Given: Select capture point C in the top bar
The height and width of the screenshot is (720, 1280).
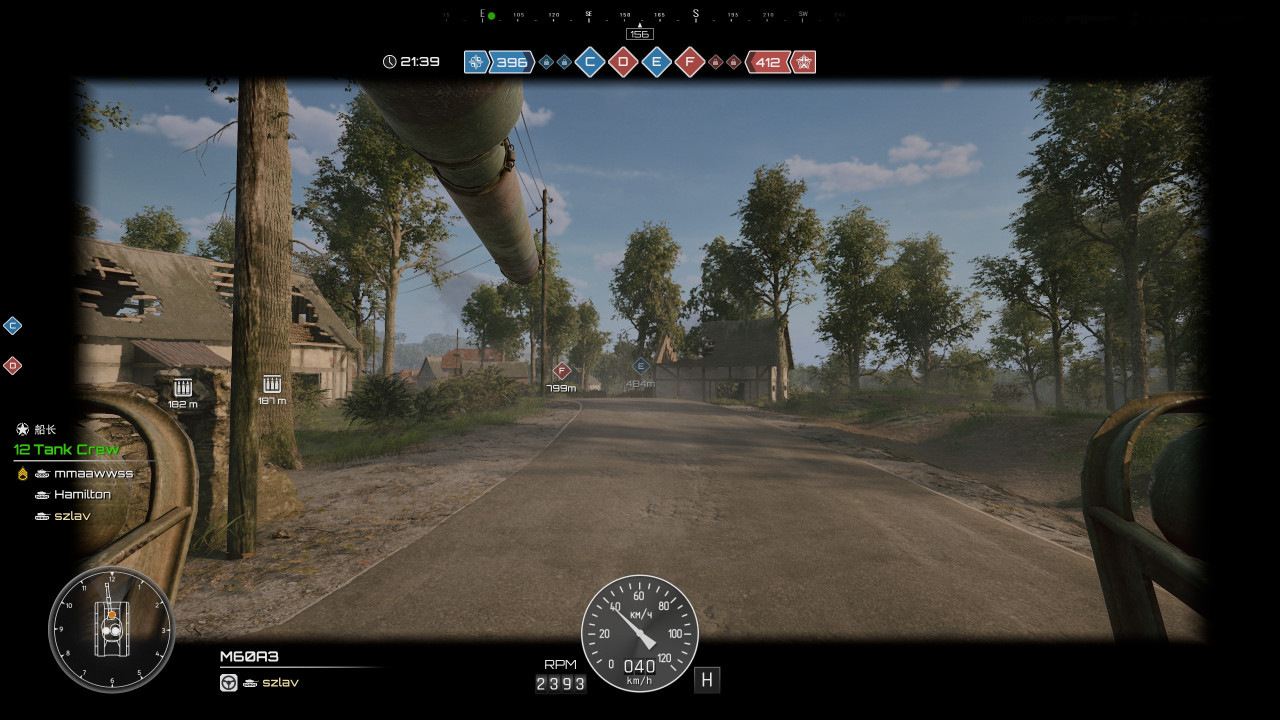Looking at the screenshot, I should [x=590, y=62].
